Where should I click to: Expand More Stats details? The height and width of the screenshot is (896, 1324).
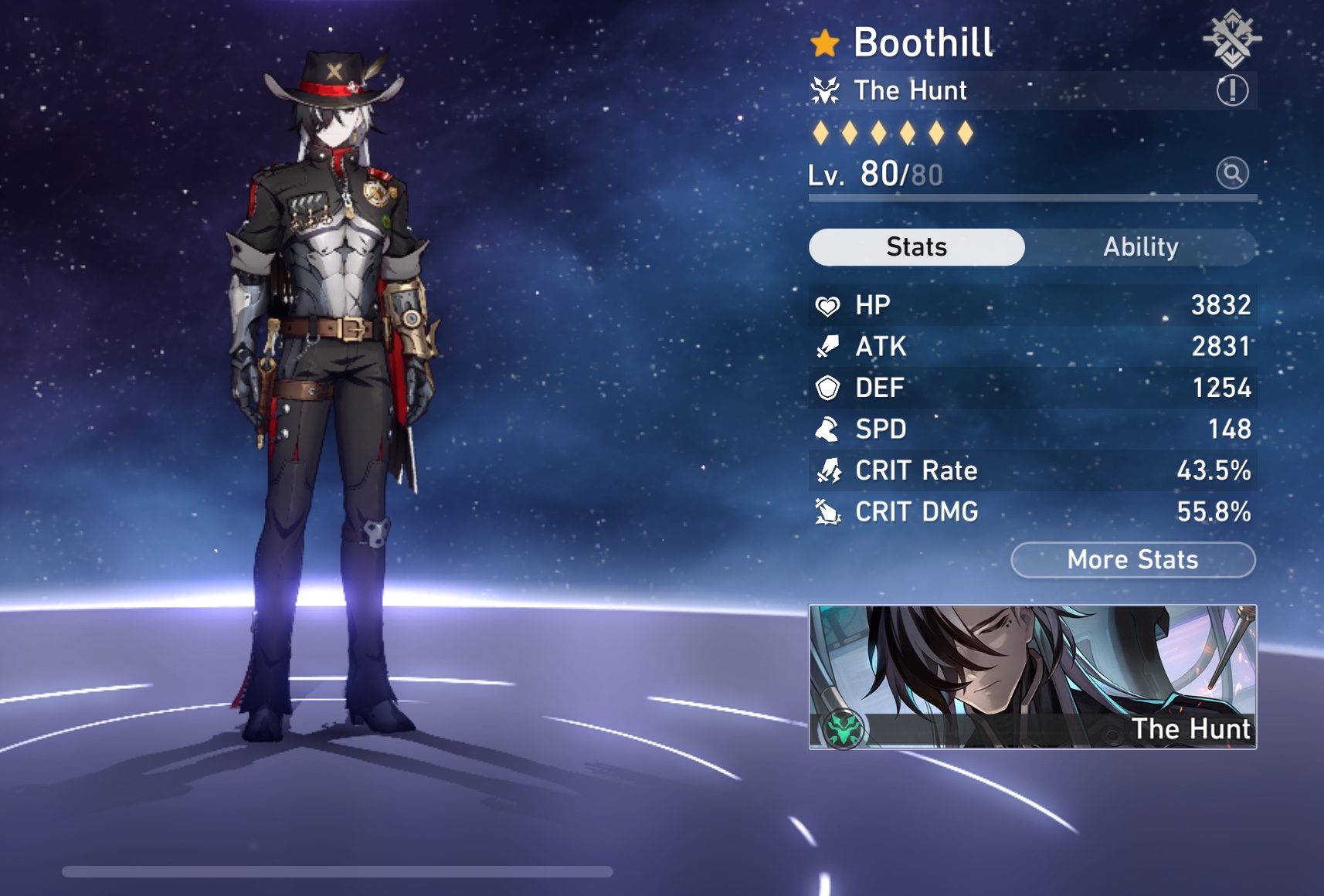(x=1132, y=559)
